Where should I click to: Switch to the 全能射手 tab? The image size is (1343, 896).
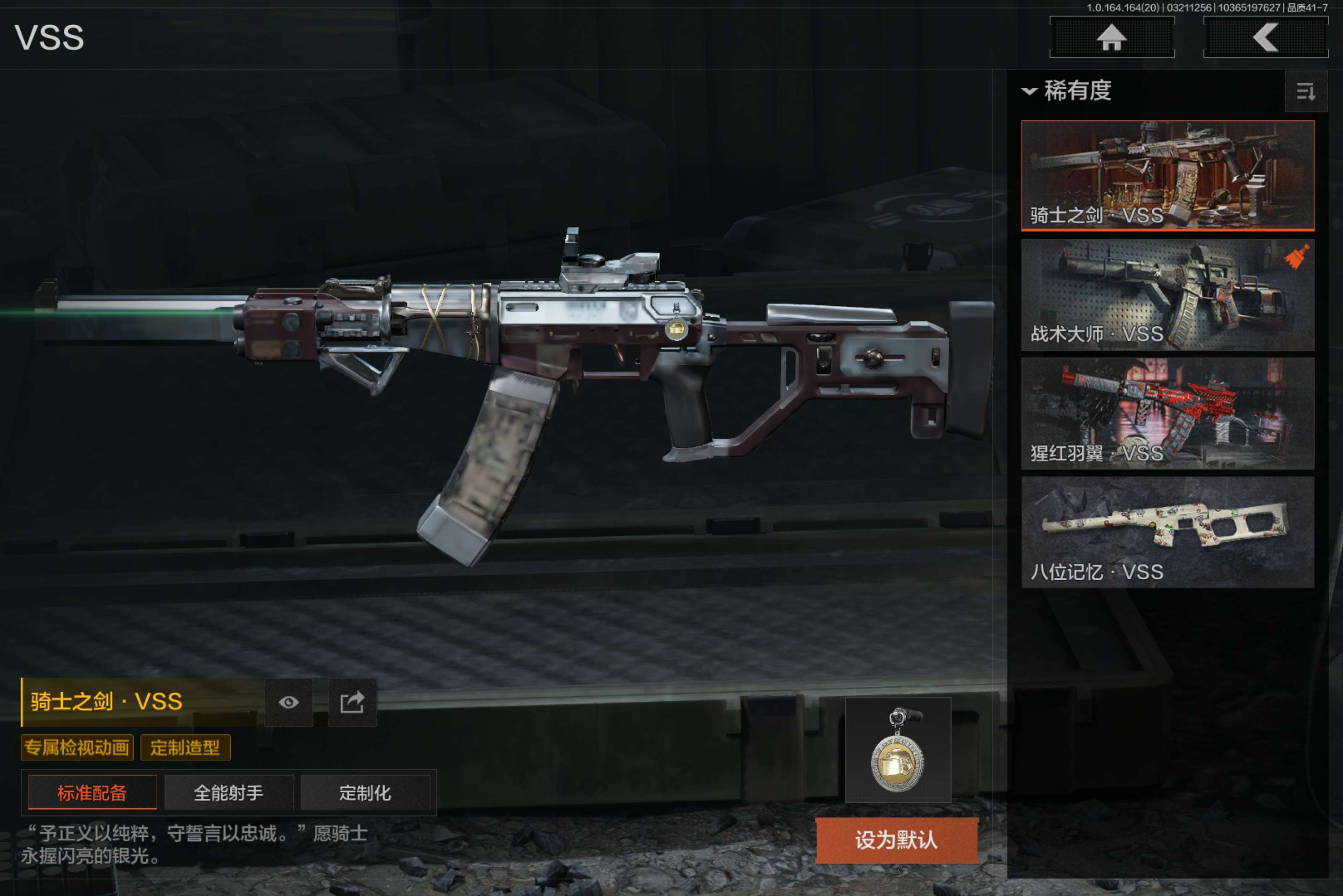click(229, 792)
